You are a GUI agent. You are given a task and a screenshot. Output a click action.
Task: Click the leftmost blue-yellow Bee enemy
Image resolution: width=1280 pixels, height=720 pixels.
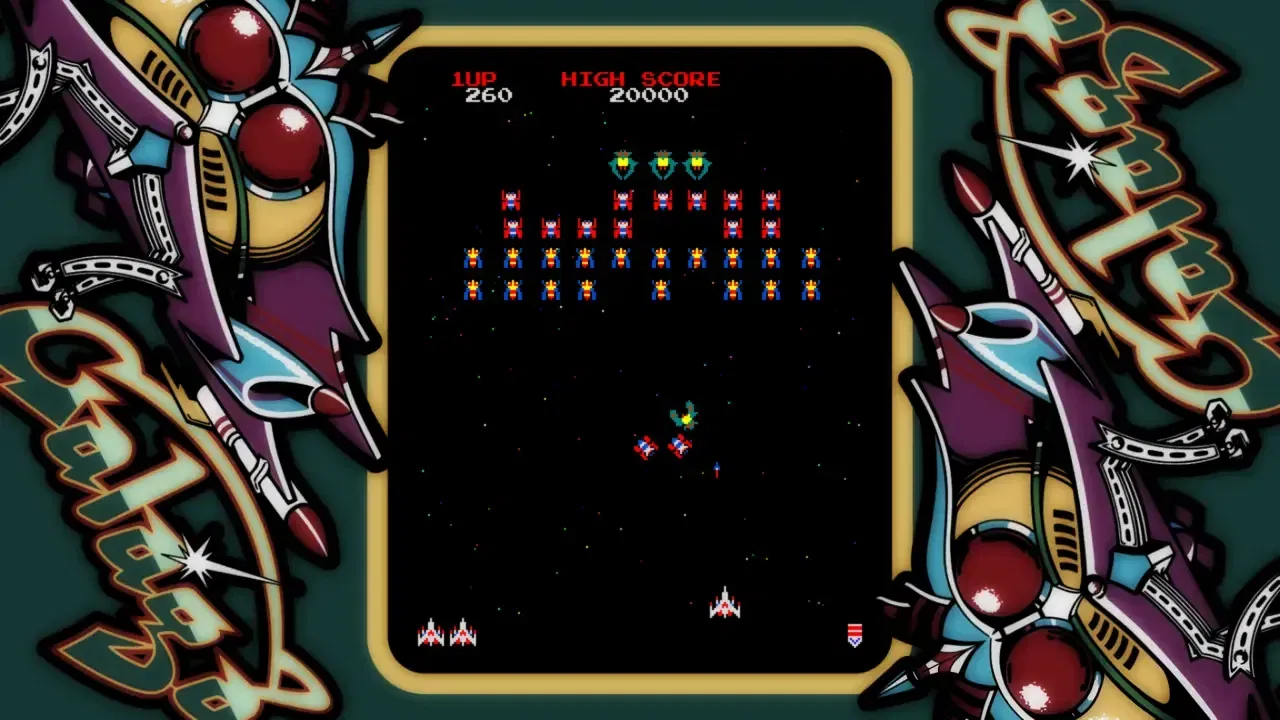click(x=472, y=257)
